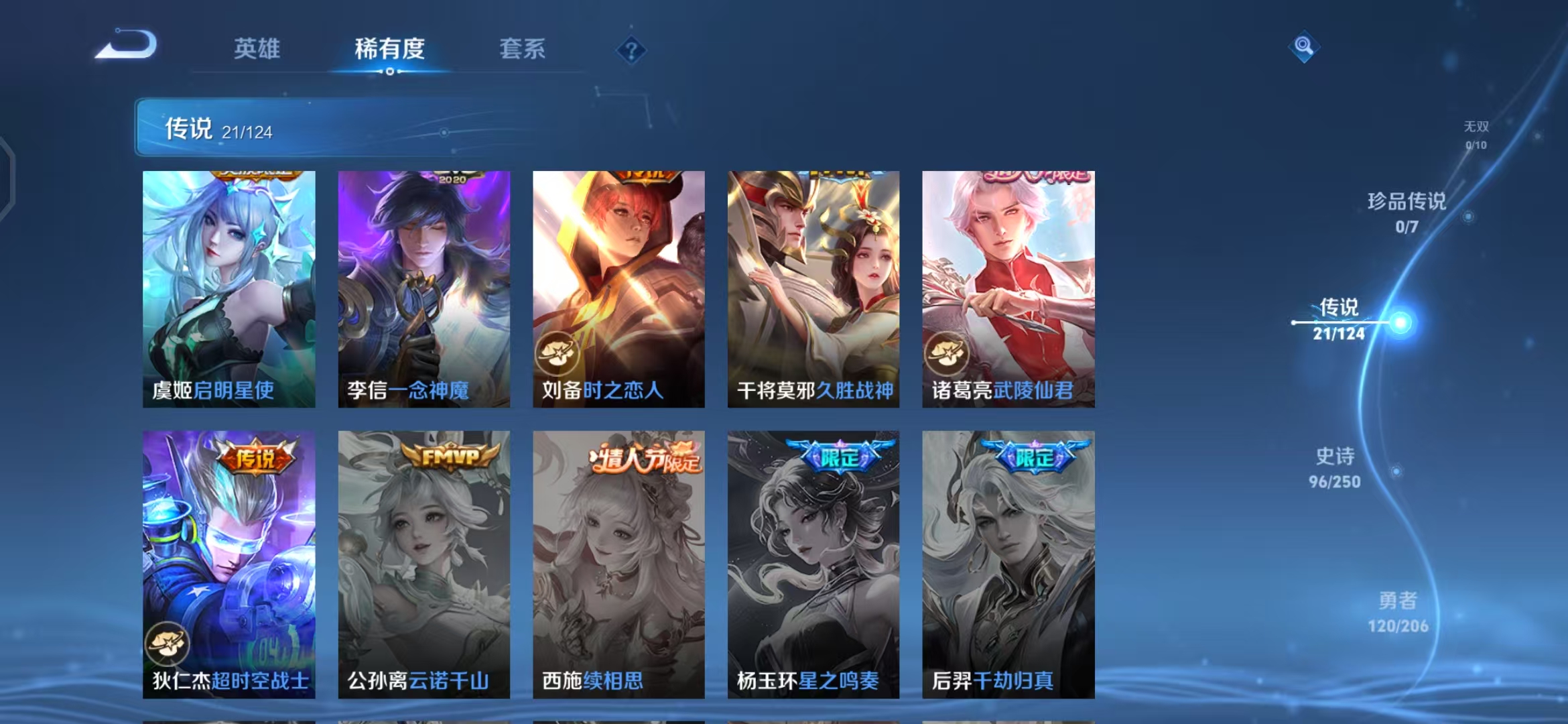Navigate to 勇者 rarity section
Image resolution: width=1568 pixels, height=724 pixels.
[x=1398, y=612]
